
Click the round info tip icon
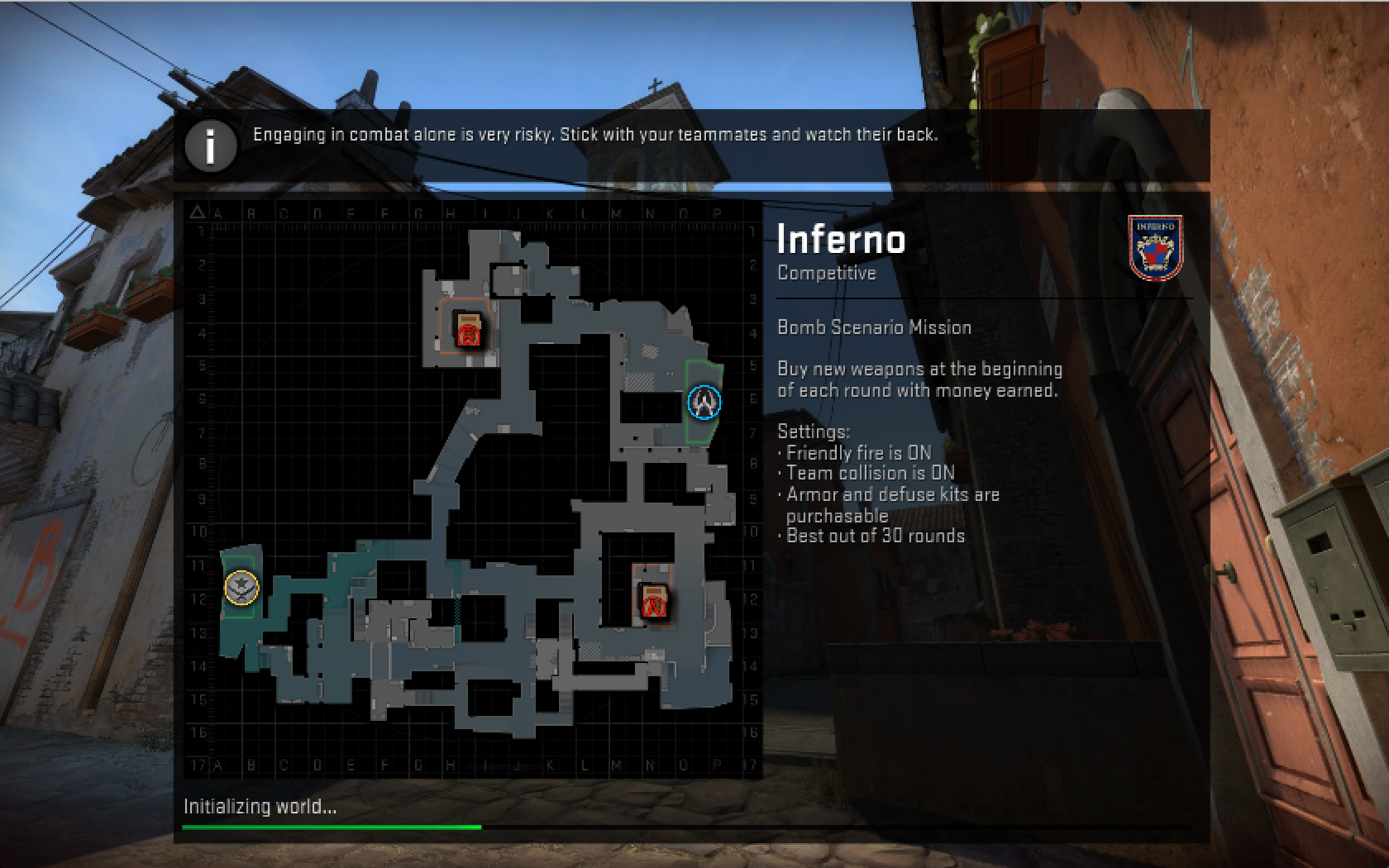tap(210, 146)
